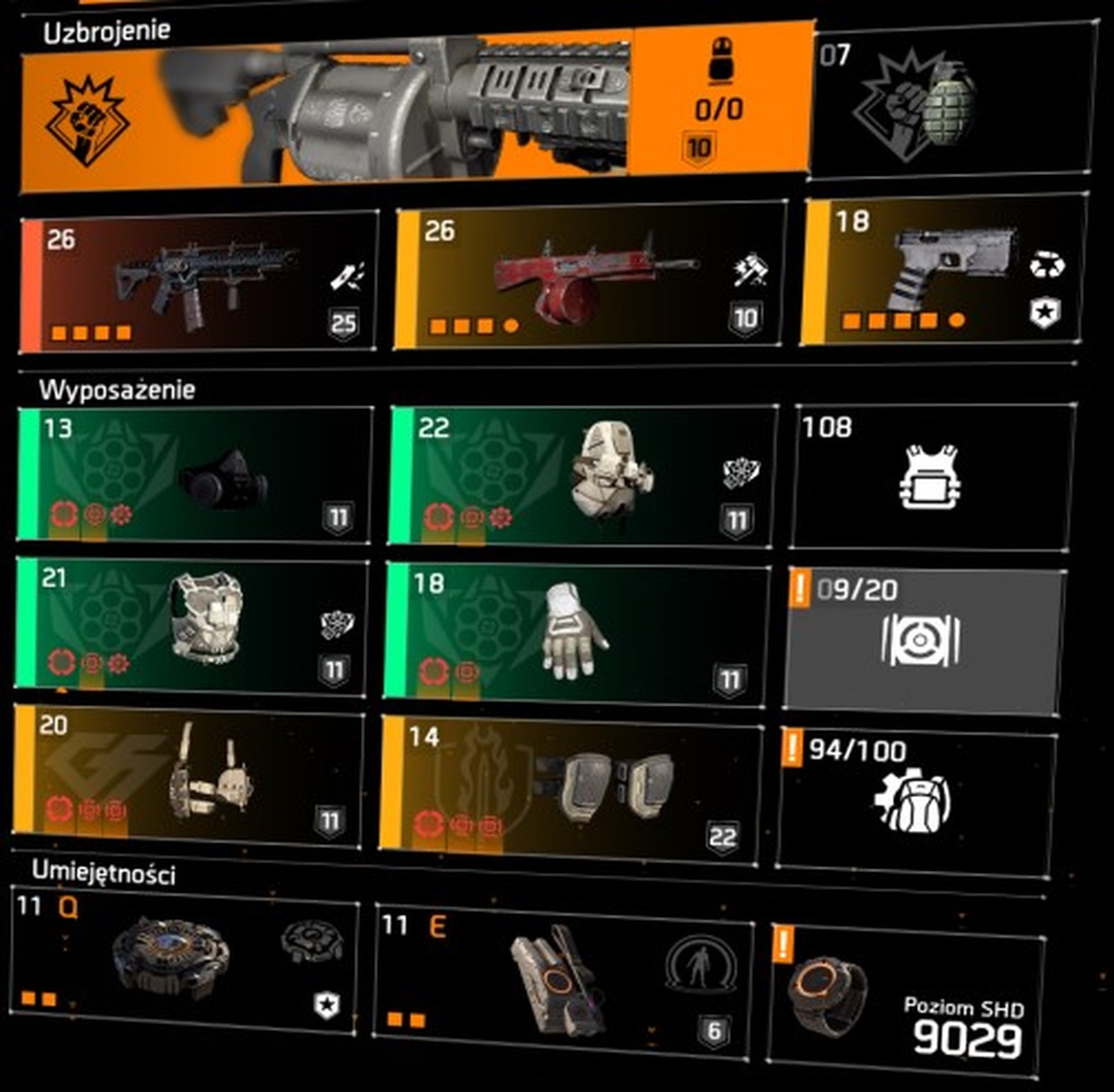Select the white backpack gear slot

pyautogui.click(x=581, y=477)
